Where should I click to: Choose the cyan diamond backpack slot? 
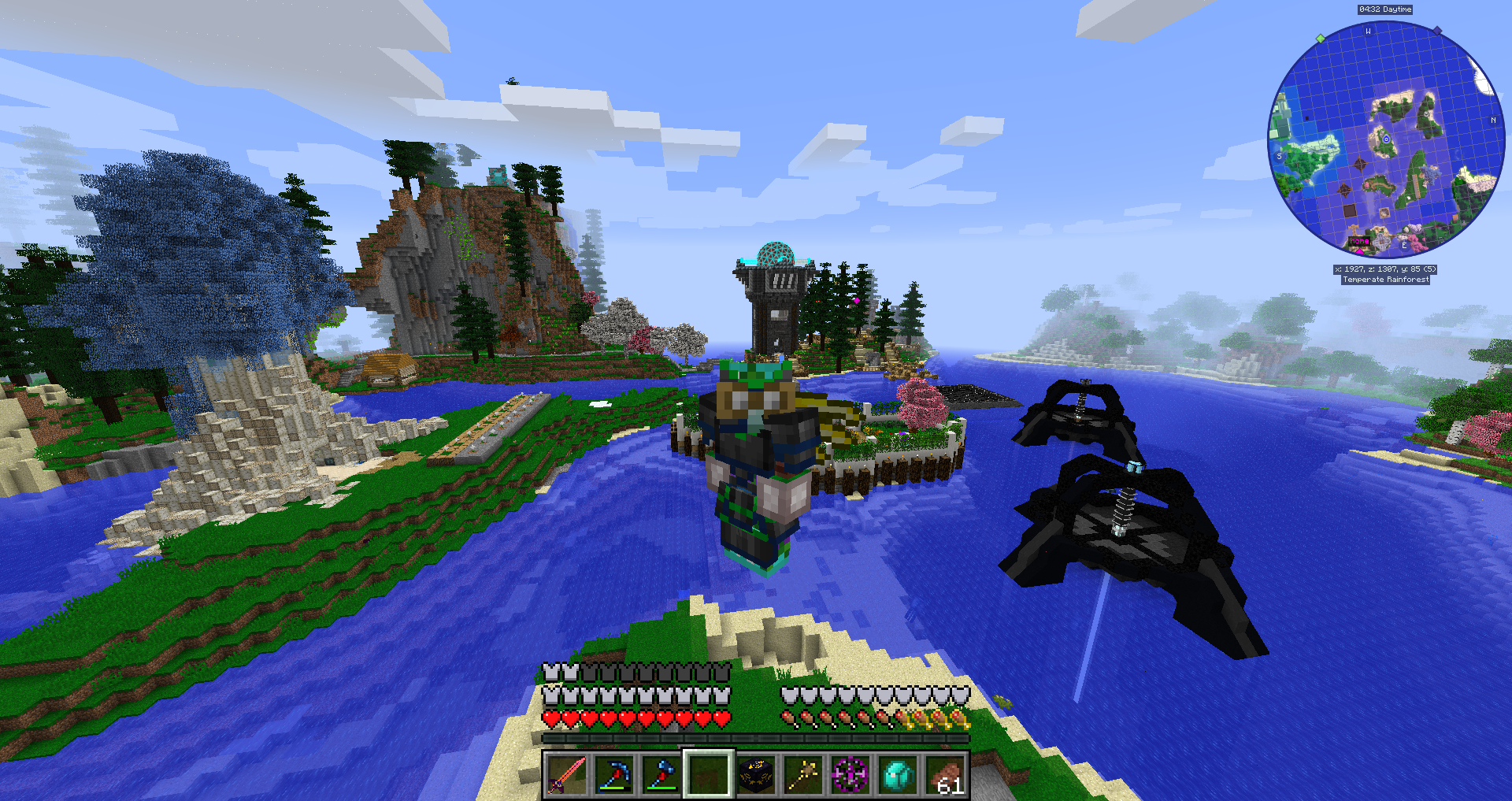click(x=898, y=775)
